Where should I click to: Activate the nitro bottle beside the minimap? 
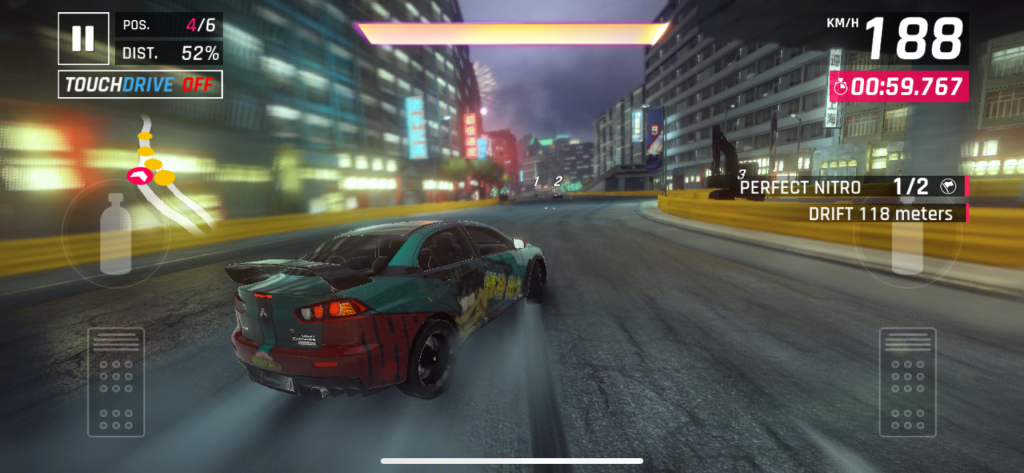click(116, 234)
